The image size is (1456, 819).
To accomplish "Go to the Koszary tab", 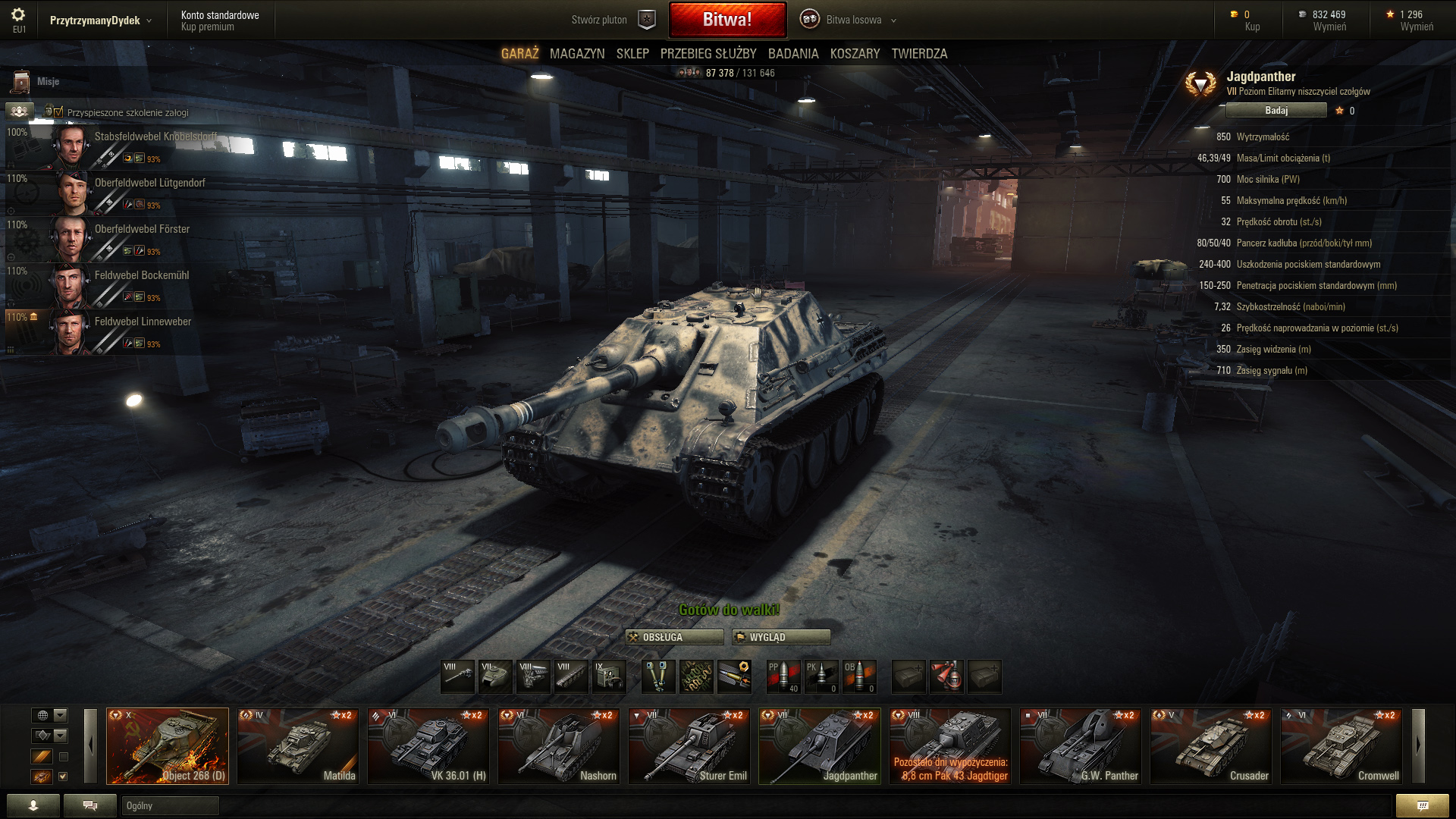I will (x=855, y=54).
